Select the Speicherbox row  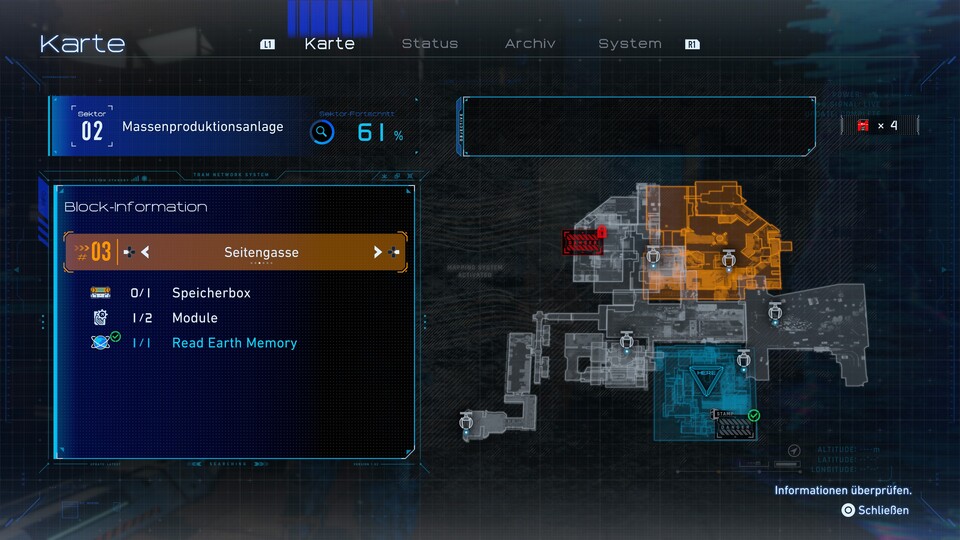click(x=211, y=293)
